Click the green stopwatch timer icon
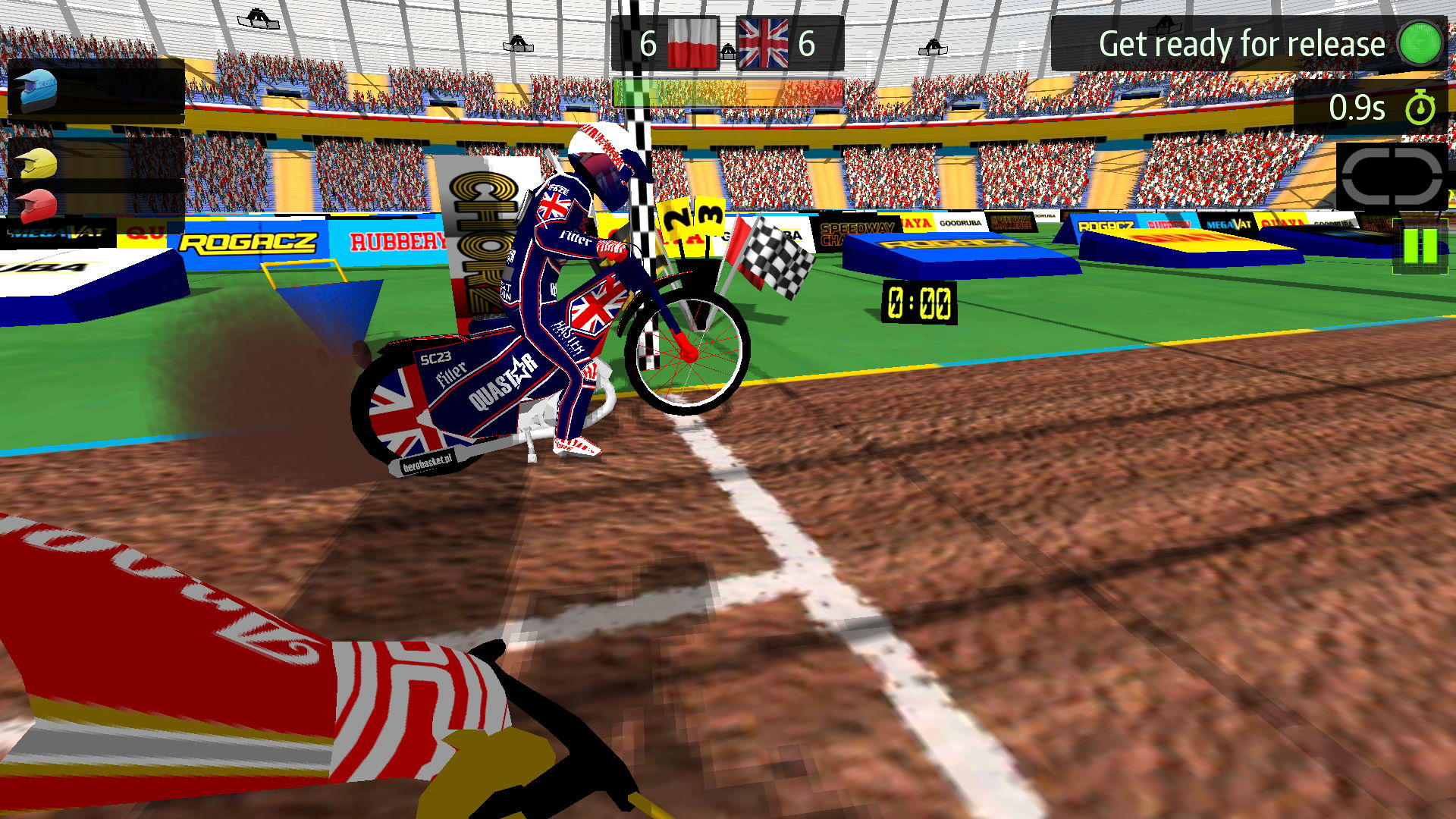The image size is (1456, 819). pyautogui.click(x=1420, y=108)
